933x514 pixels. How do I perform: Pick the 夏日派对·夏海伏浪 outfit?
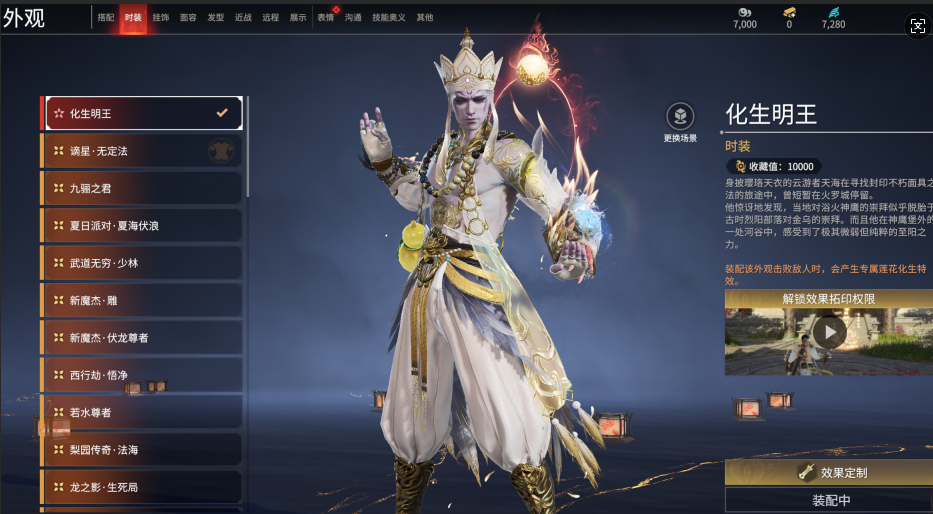pos(141,226)
